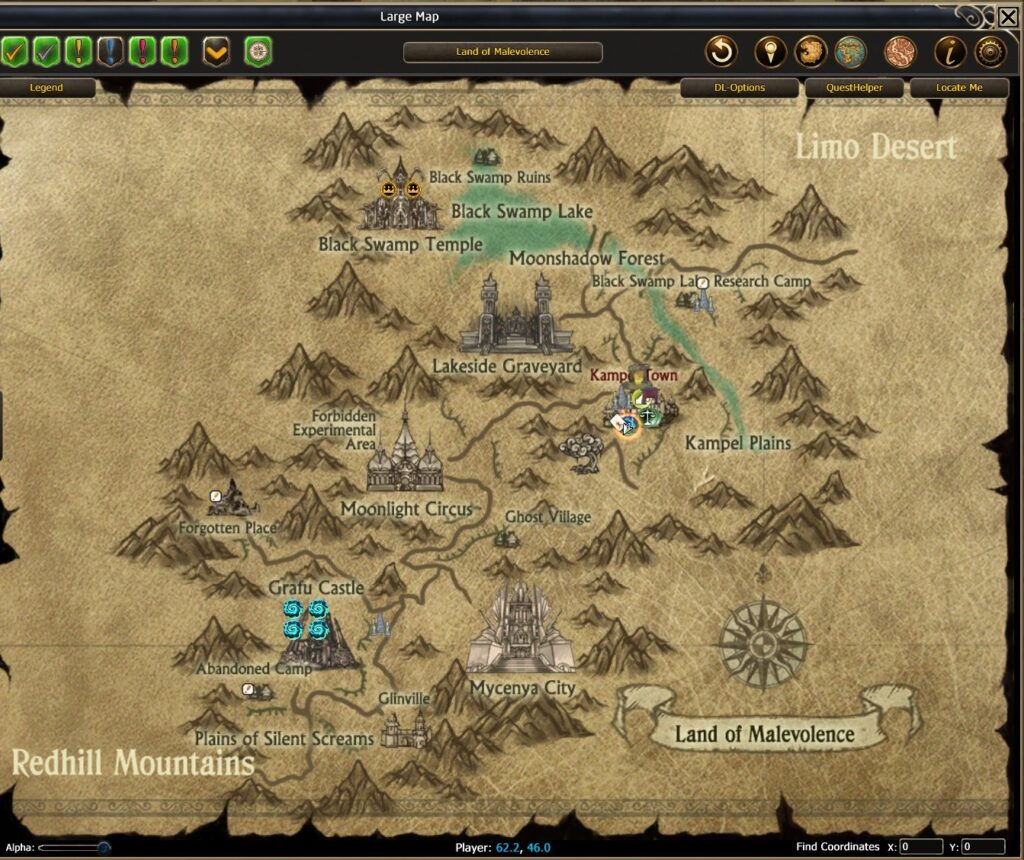Screen dimensions: 1024x860
Task: Click the circular back arrow icon
Action: 720,51
